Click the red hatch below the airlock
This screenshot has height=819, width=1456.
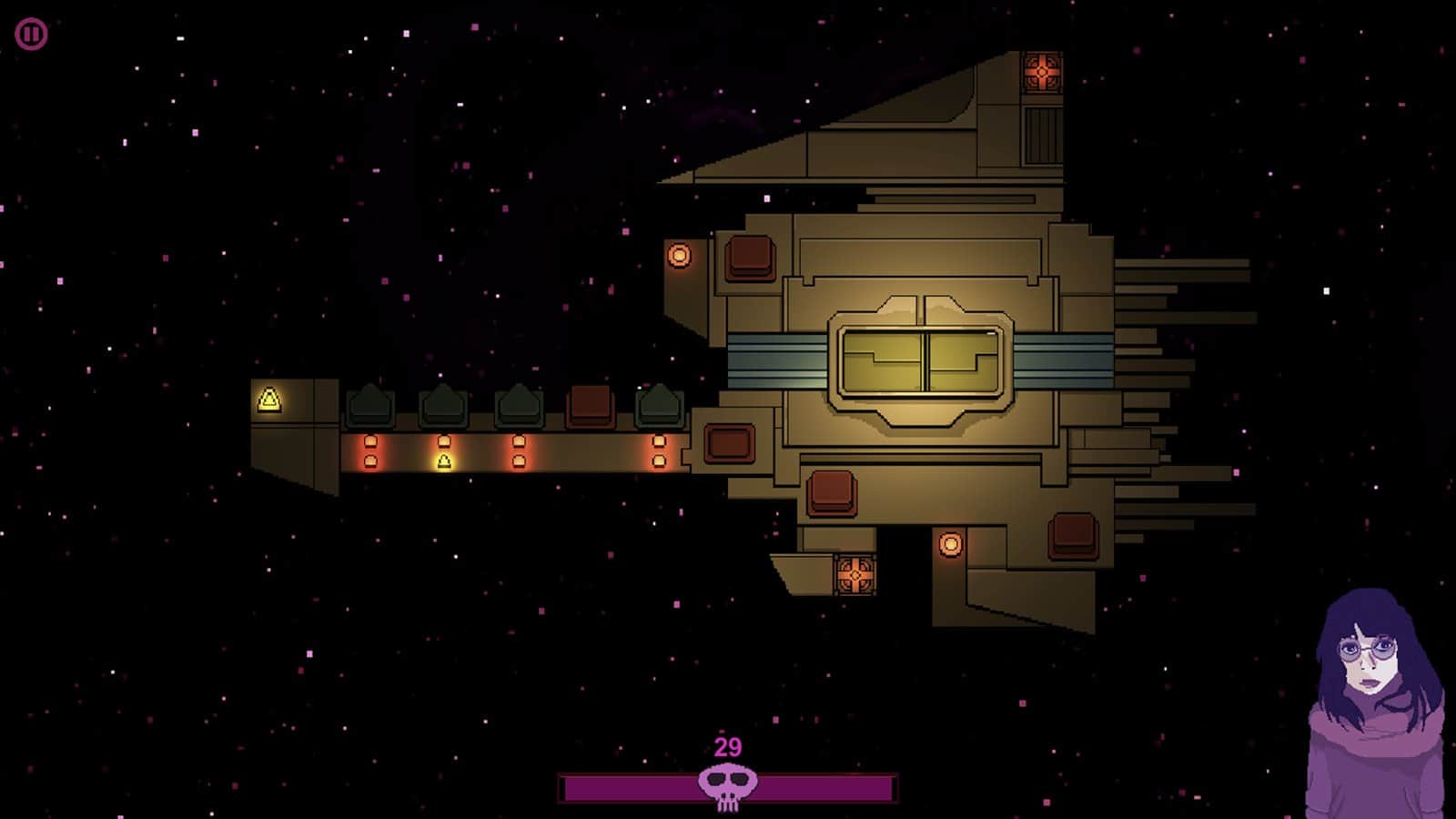[831, 490]
